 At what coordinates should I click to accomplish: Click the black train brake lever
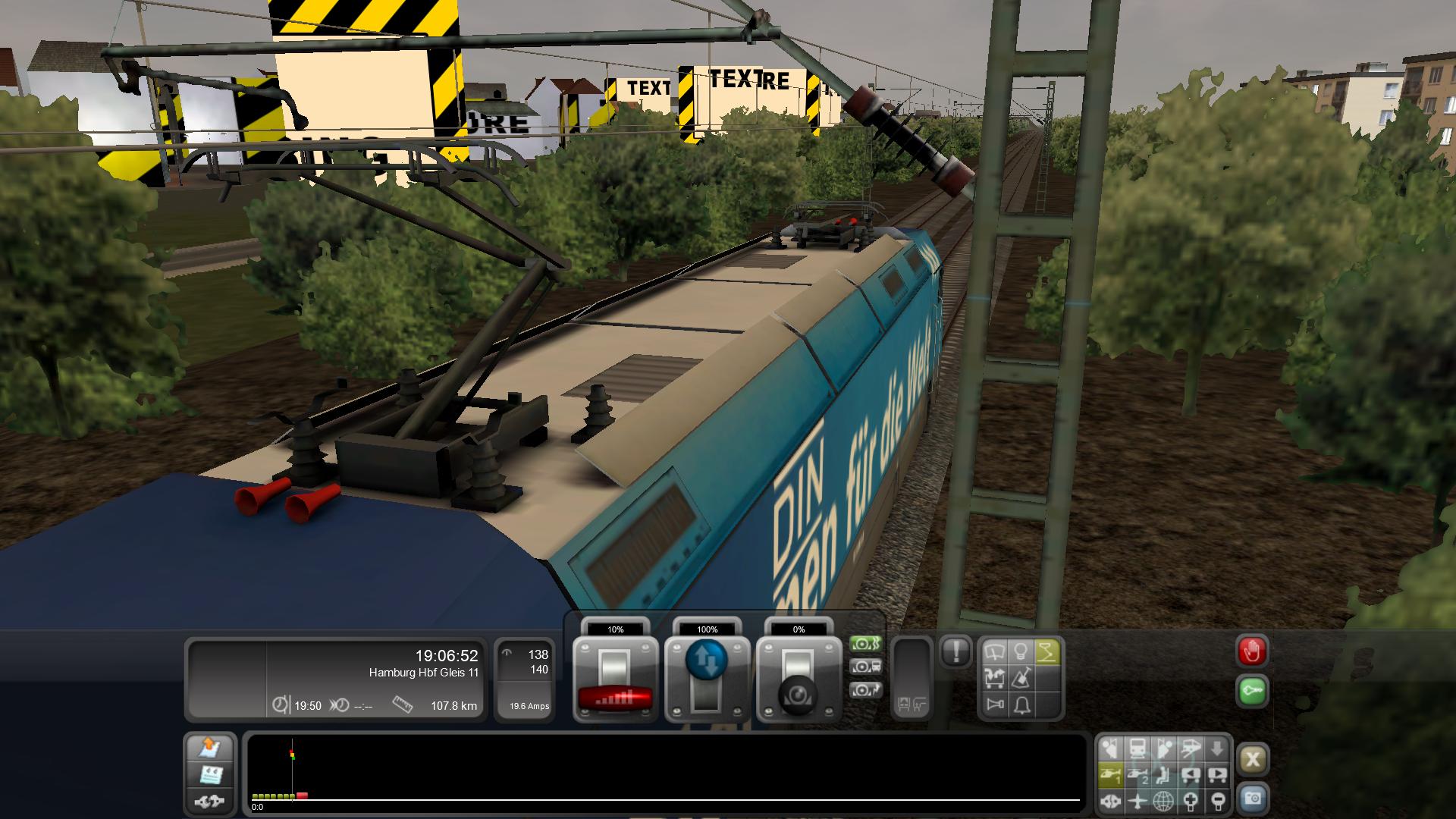point(799,679)
